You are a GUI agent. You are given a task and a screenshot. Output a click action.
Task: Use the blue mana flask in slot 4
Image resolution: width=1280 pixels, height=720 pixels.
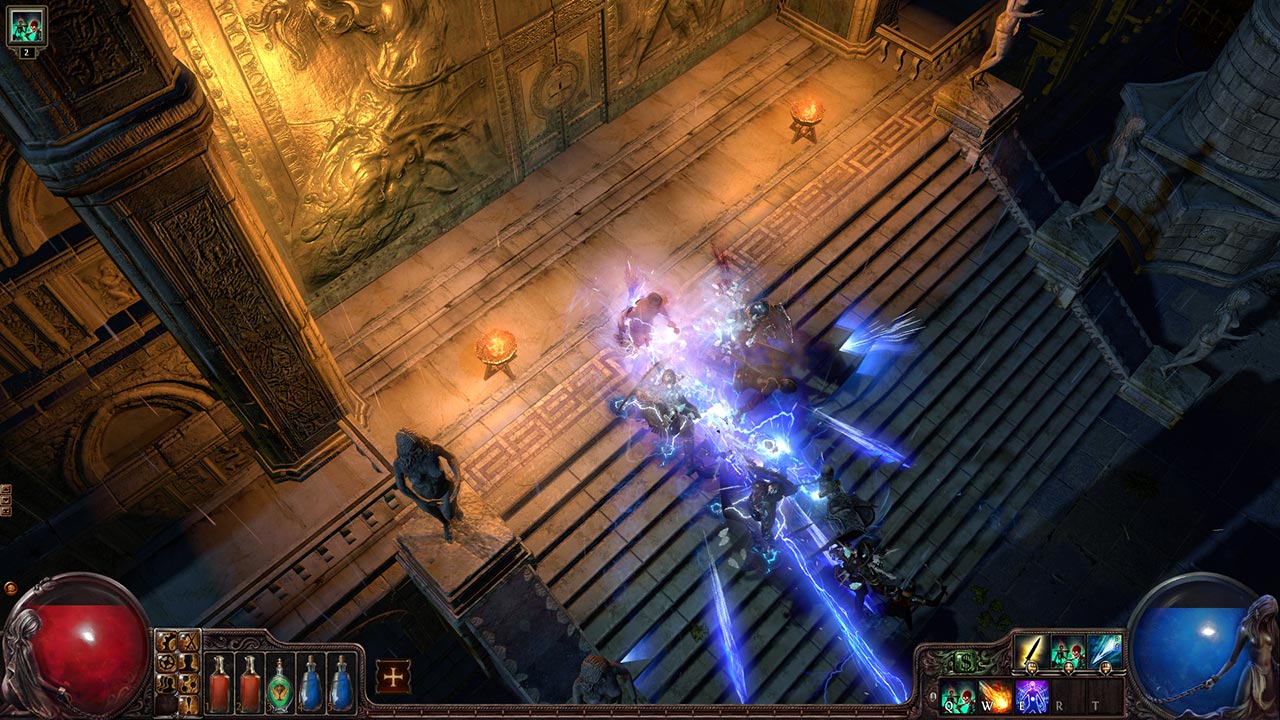click(311, 684)
